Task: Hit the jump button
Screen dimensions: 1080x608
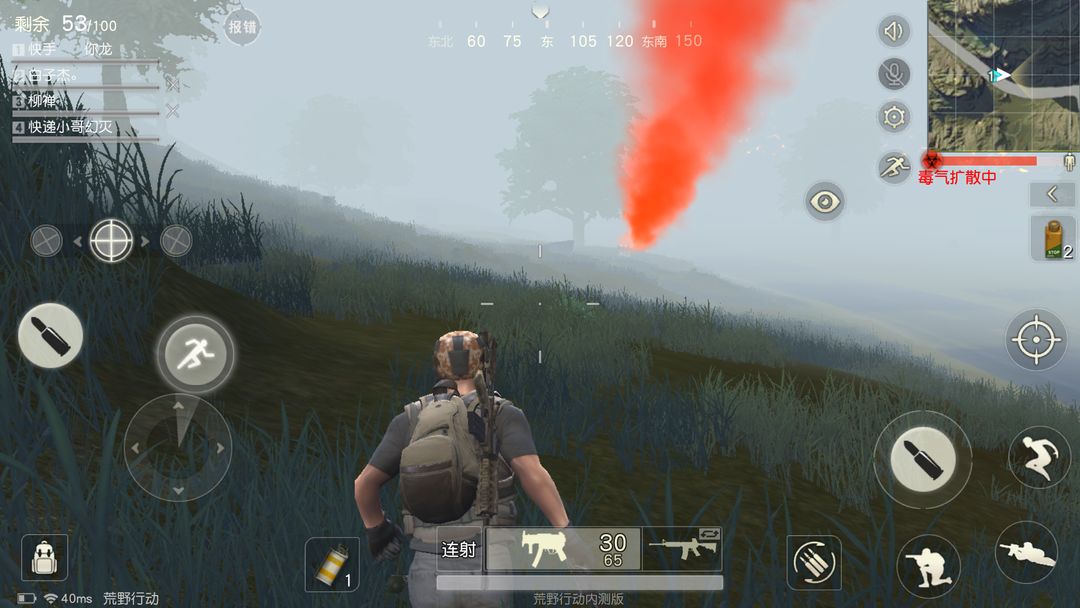Action: coord(1037,456)
